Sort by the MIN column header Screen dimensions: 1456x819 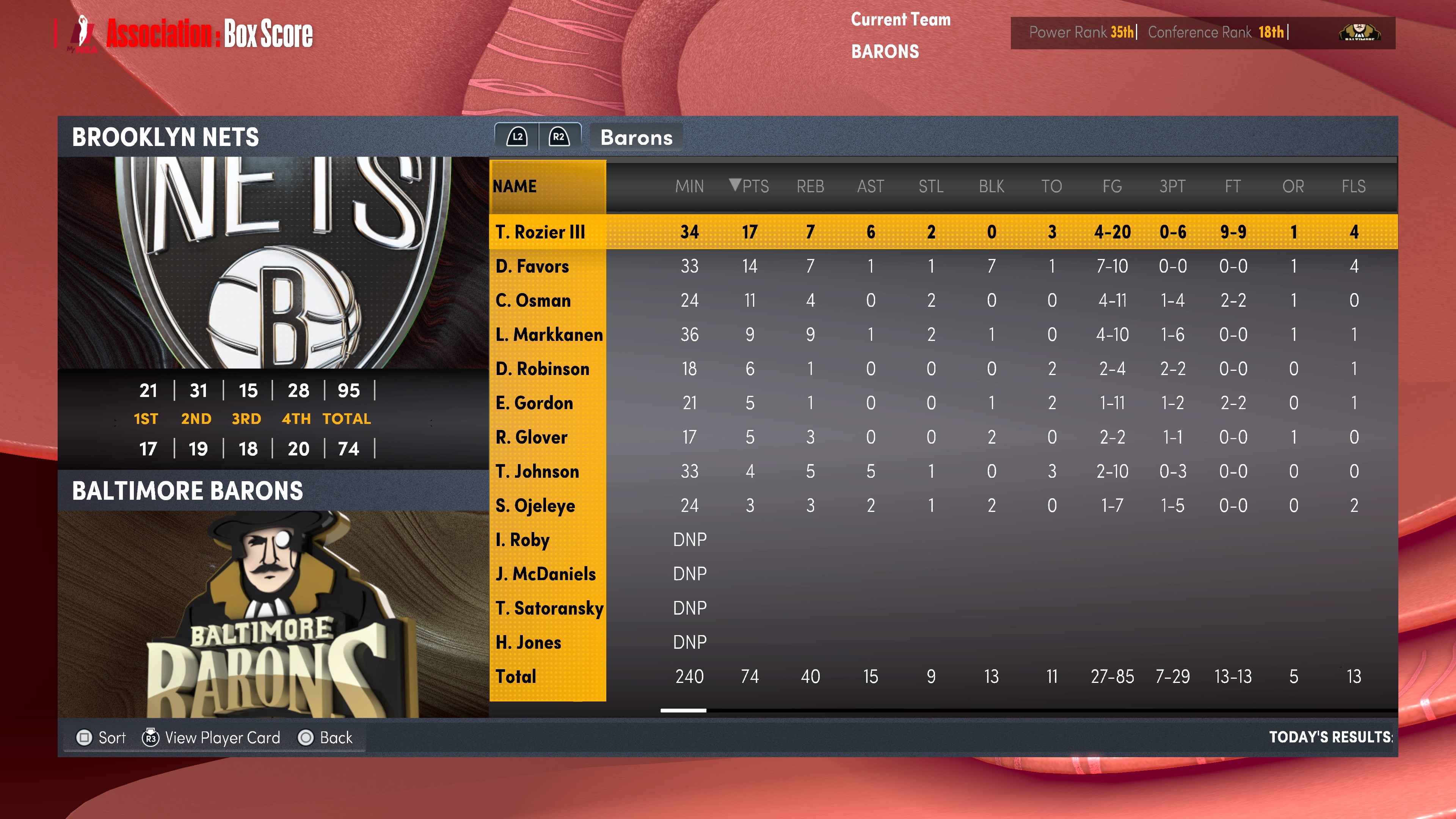689,186
